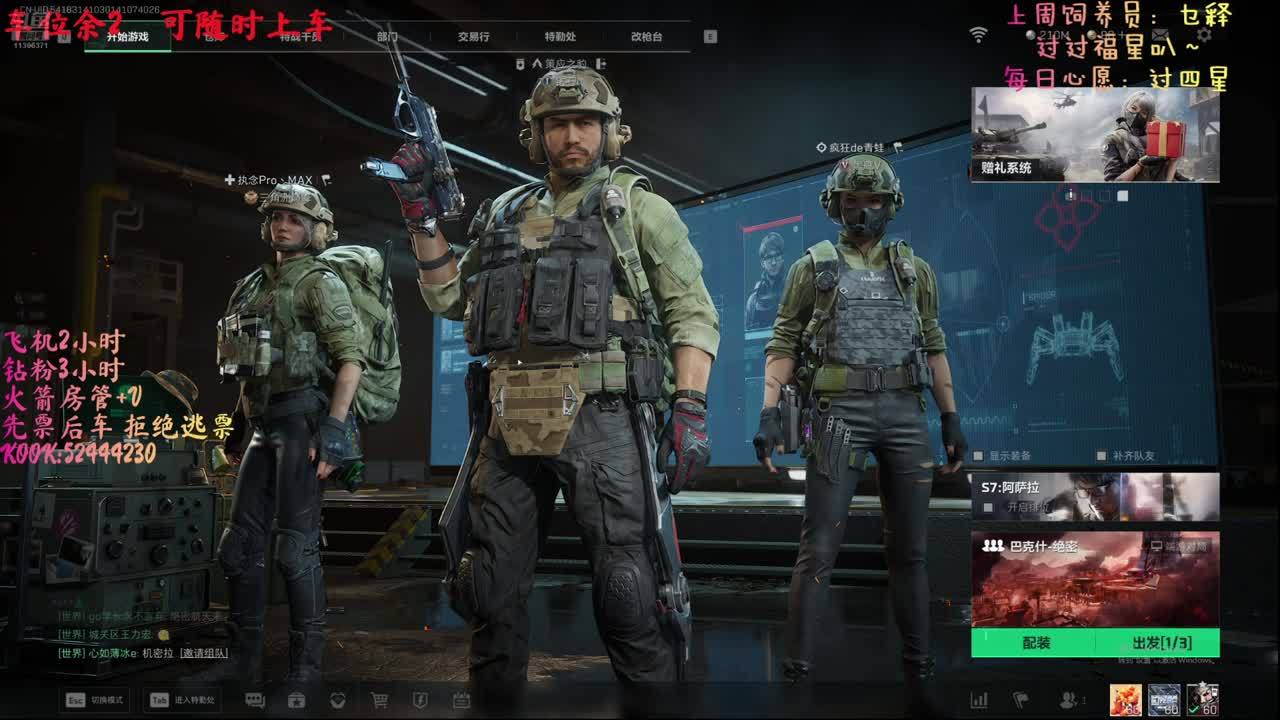
Task: Toggle the 显示装备 checkbox
Action: pos(979,456)
